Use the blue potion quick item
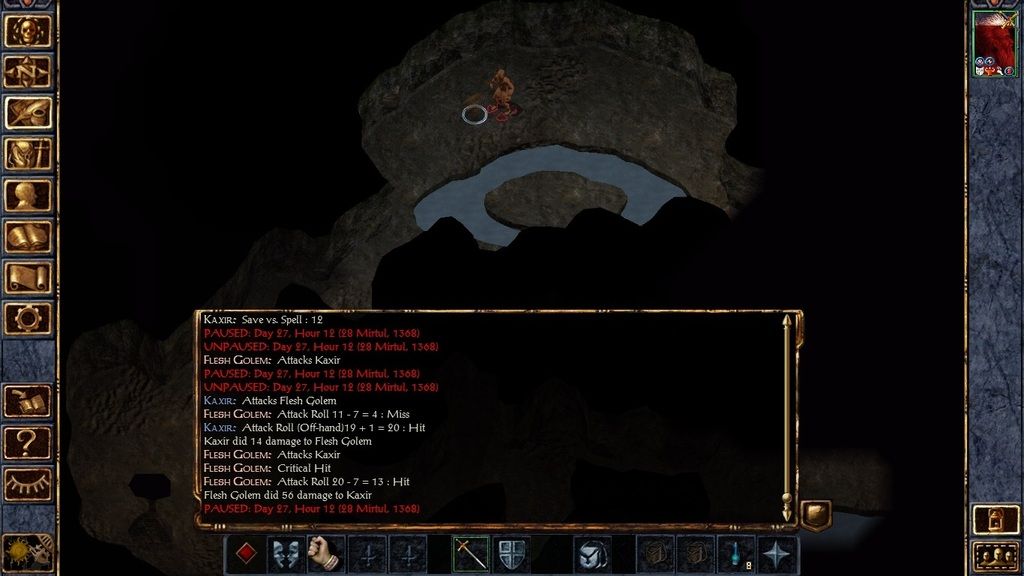This screenshot has width=1024, height=576. click(738, 554)
